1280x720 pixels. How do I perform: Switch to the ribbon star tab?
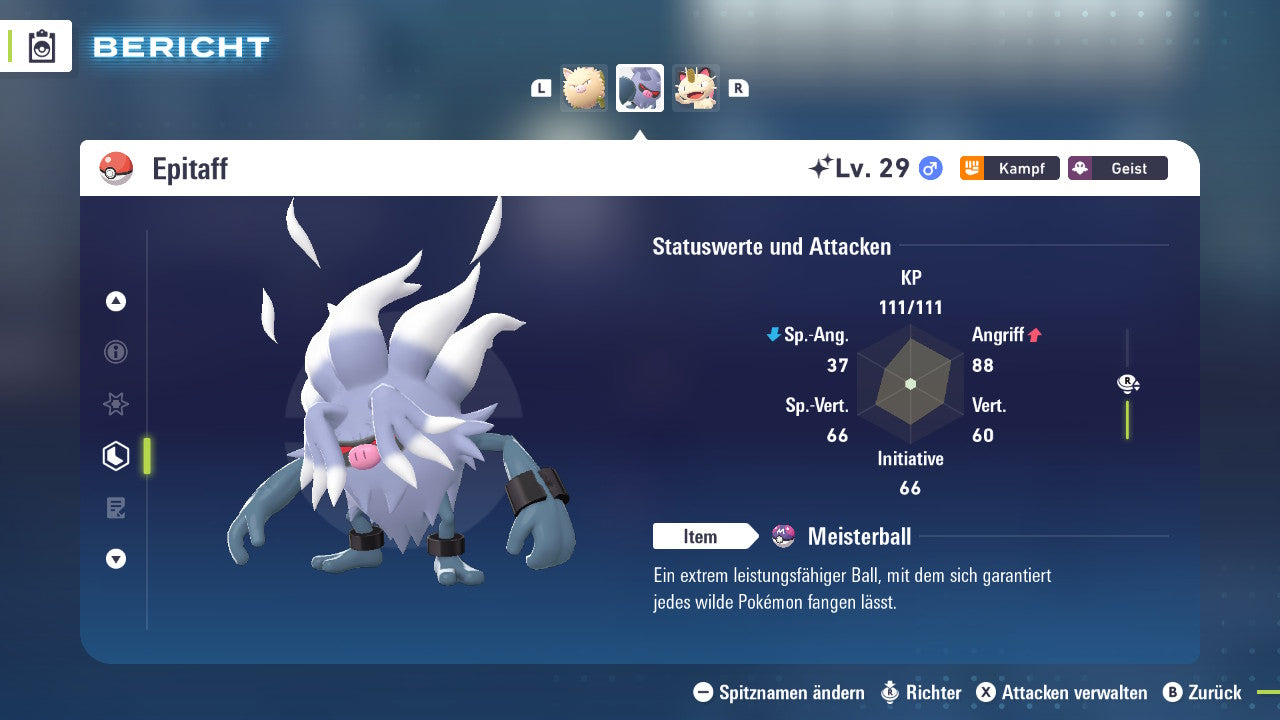(x=116, y=404)
